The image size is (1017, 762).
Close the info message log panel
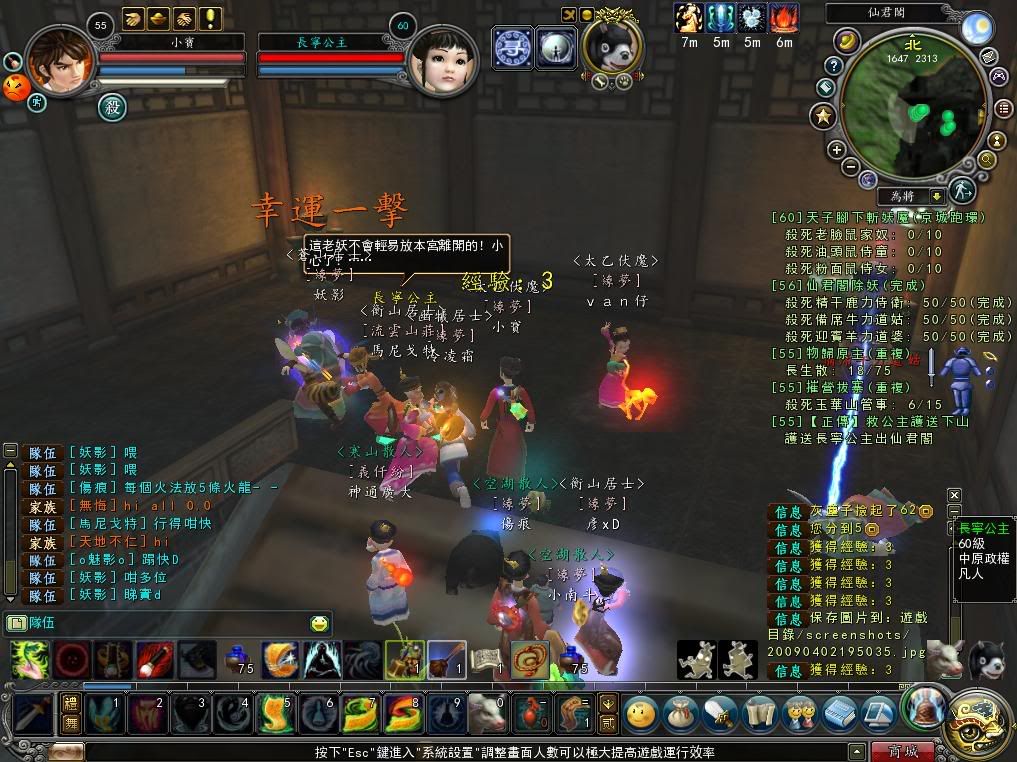pyautogui.click(x=954, y=495)
